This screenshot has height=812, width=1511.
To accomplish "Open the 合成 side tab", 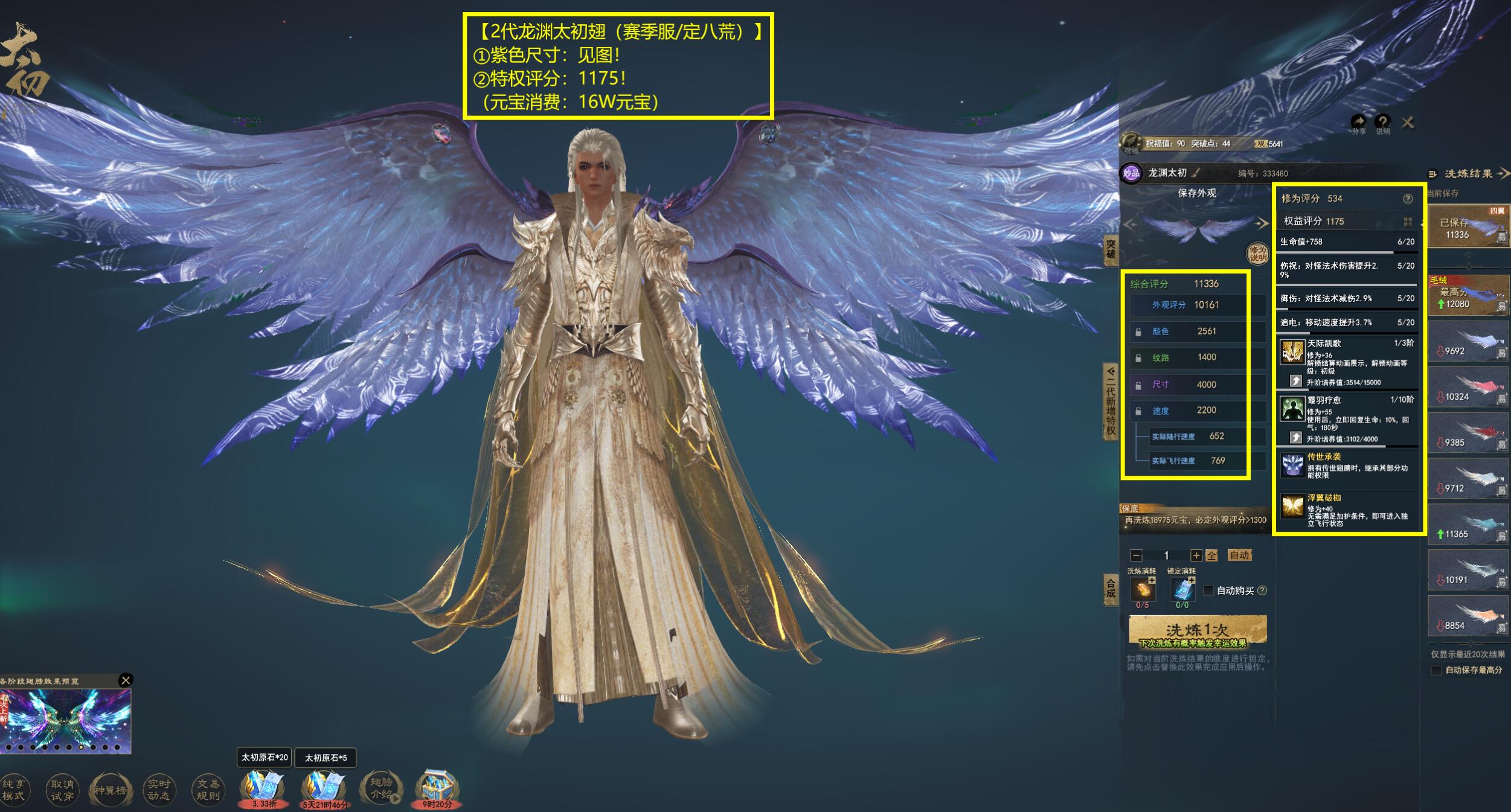I will coord(1110,588).
